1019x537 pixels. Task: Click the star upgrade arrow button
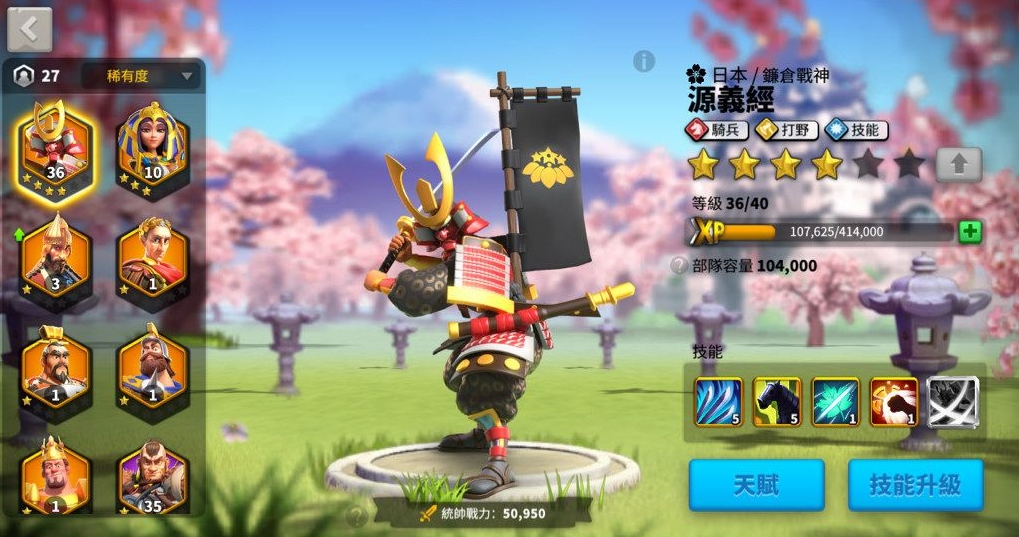click(x=958, y=164)
